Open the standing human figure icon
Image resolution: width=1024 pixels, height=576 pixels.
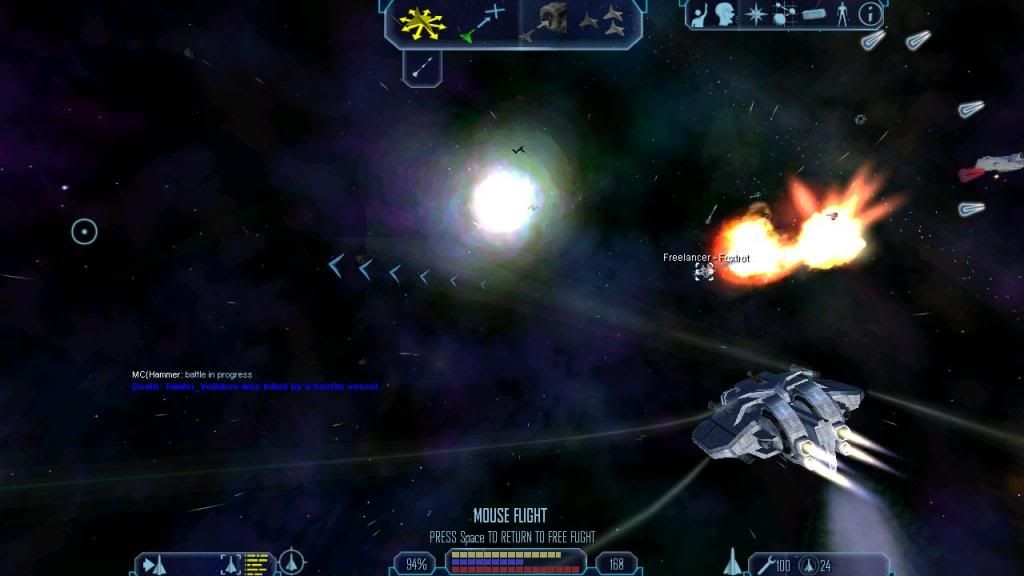pyautogui.click(x=843, y=14)
